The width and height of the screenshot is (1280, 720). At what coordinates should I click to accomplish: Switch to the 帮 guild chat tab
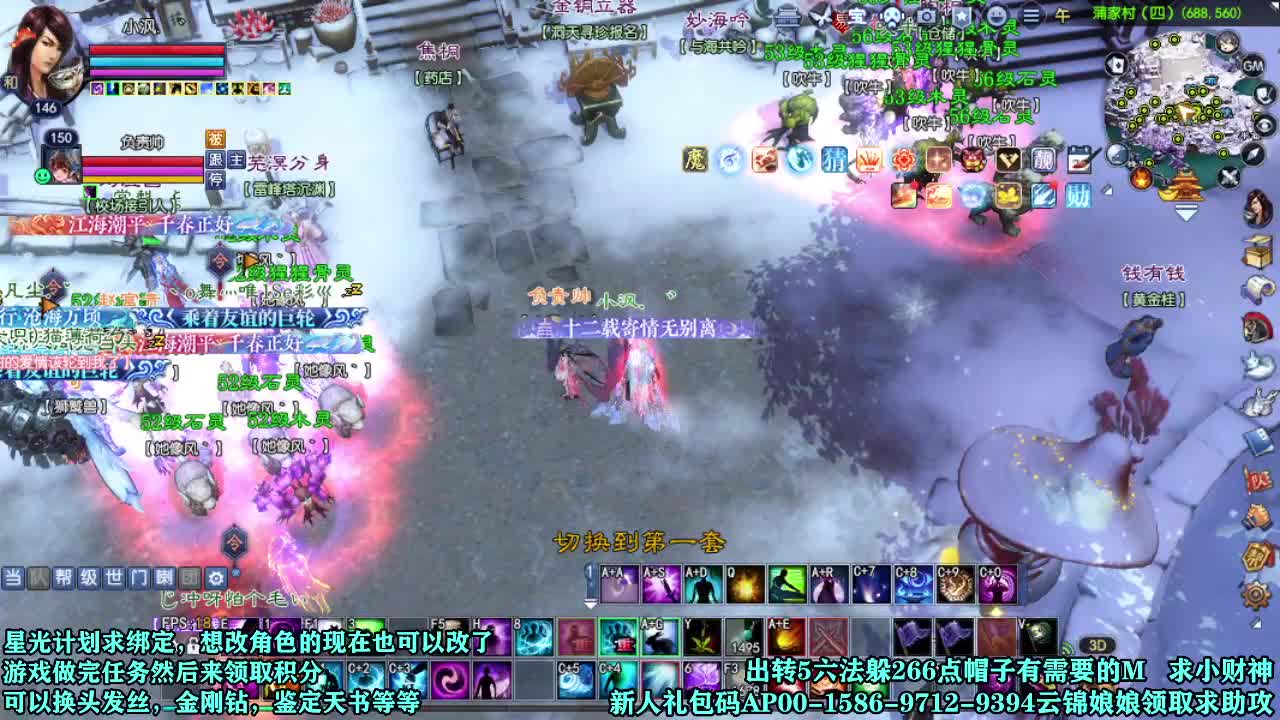coord(63,577)
